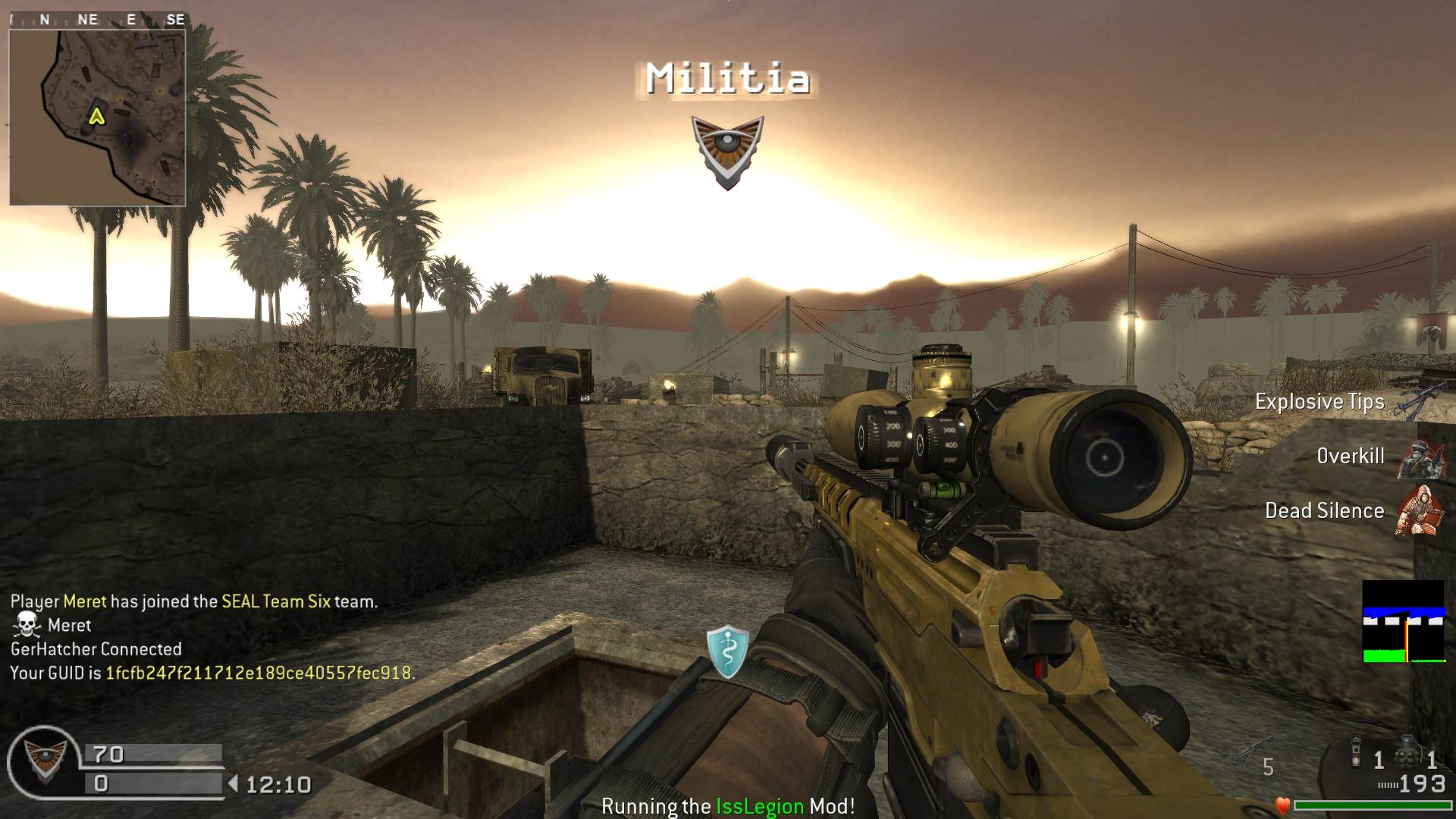
Task: Click the skull icon next to Meret
Action: (x=27, y=625)
